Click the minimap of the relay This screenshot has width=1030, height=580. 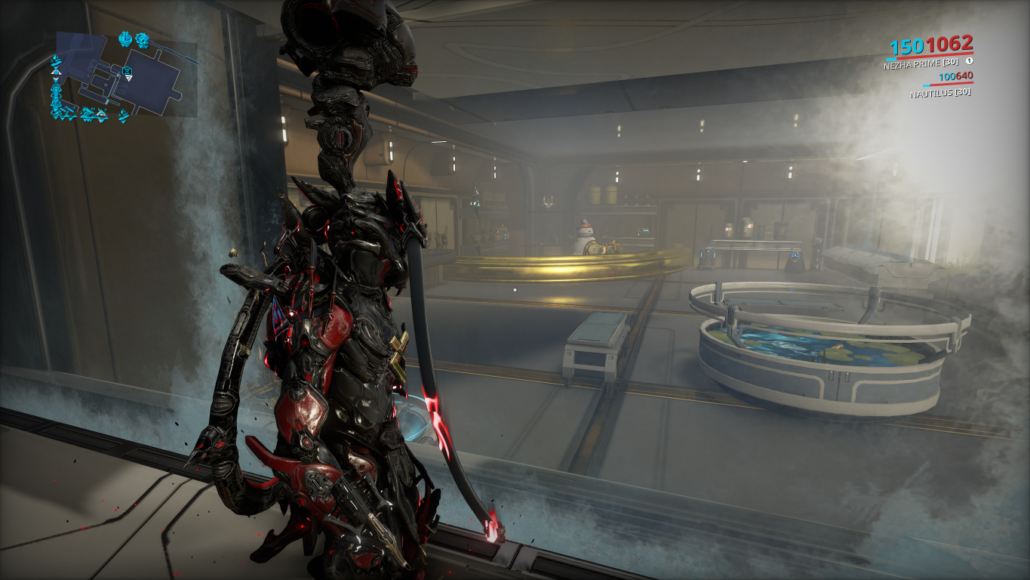(121, 74)
